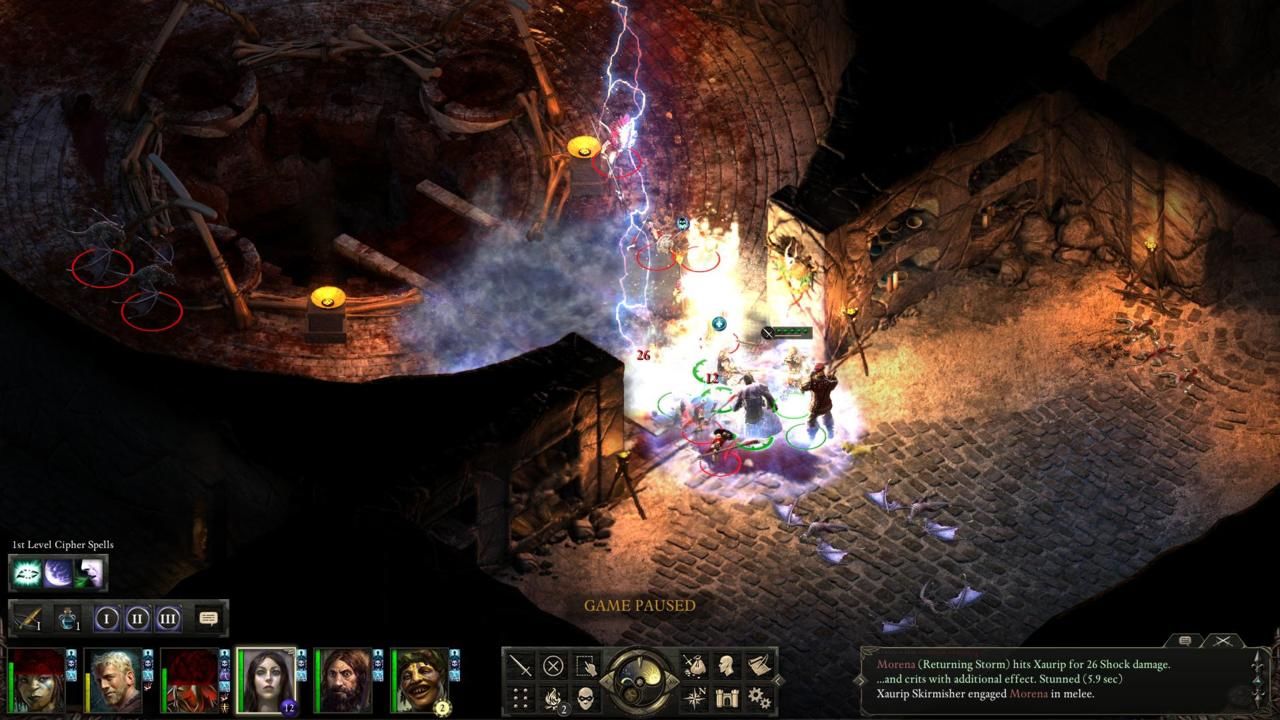The width and height of the screenshot is (1280, 720).
Task: Select the red-bandana woman's portrait
Action: click(35, 680)
